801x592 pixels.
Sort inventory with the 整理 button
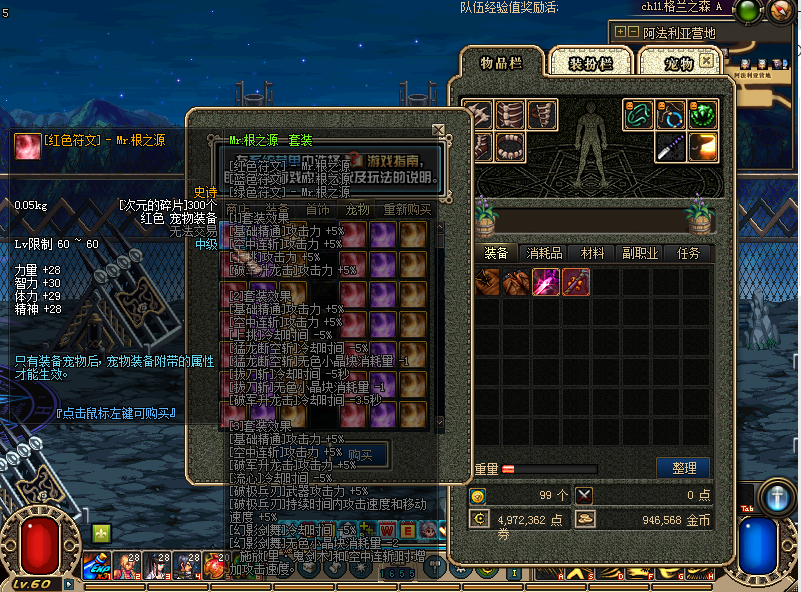click(x=683, y=468)
